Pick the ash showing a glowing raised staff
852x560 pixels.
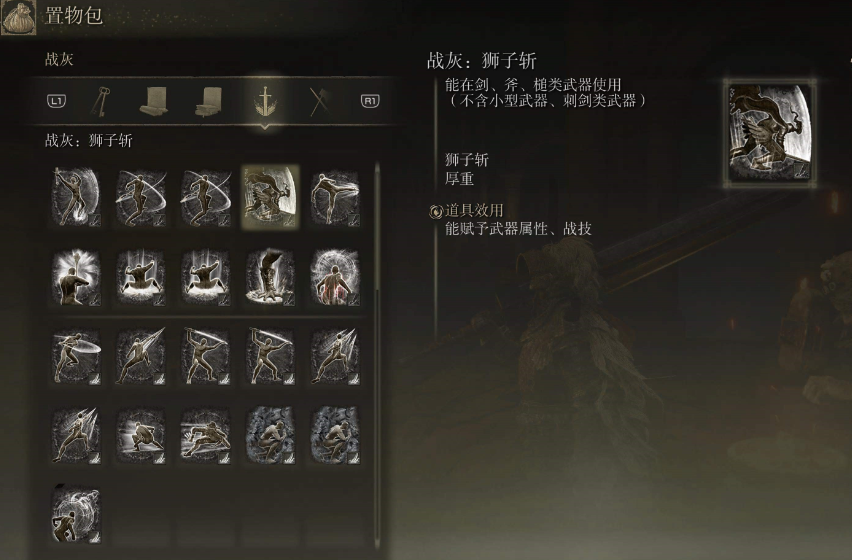[77, 275]
